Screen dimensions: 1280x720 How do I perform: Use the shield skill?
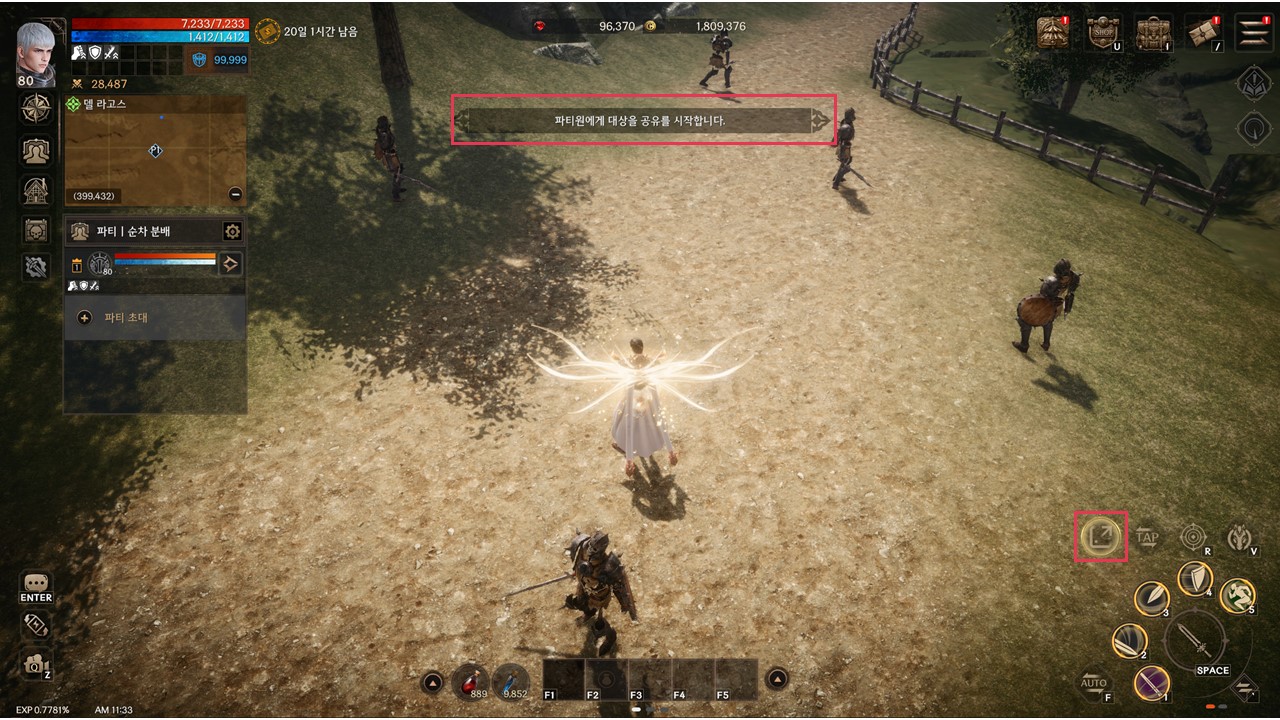[x=1194, y=579]
